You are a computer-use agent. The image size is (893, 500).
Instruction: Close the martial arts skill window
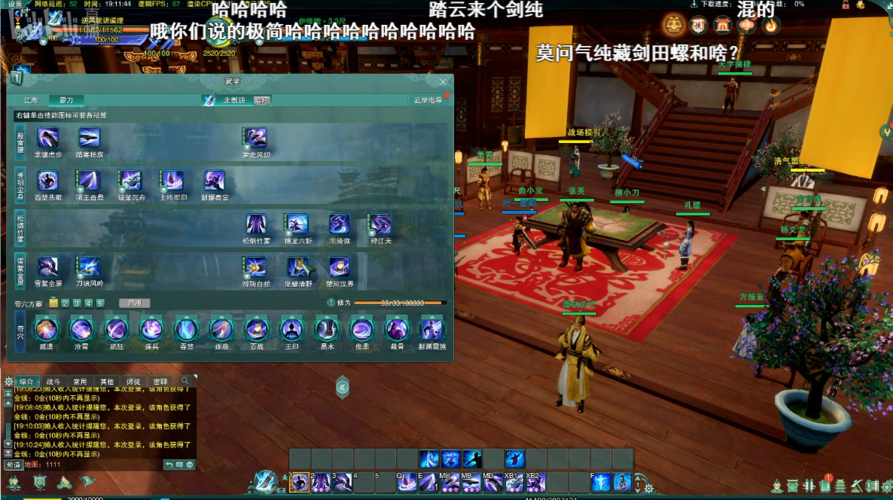click(443, 82)
